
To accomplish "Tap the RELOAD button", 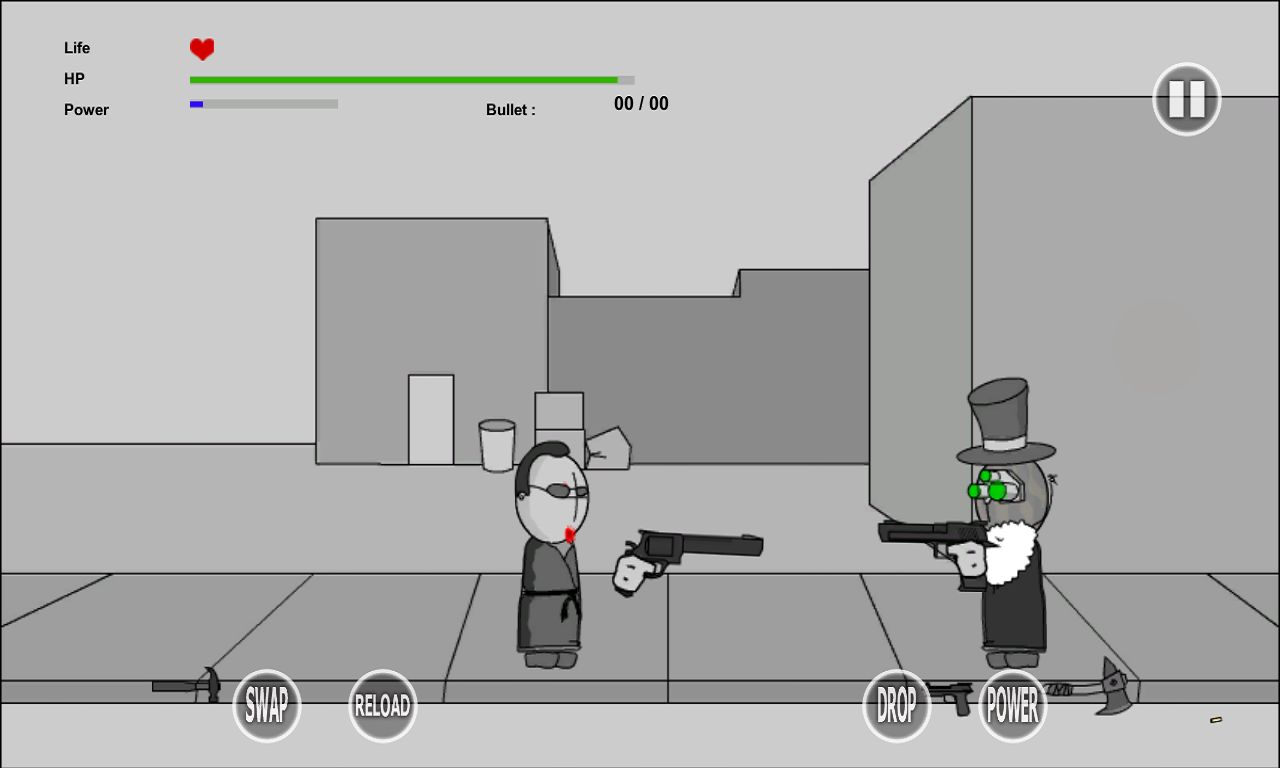I will [x=382, y=706].
